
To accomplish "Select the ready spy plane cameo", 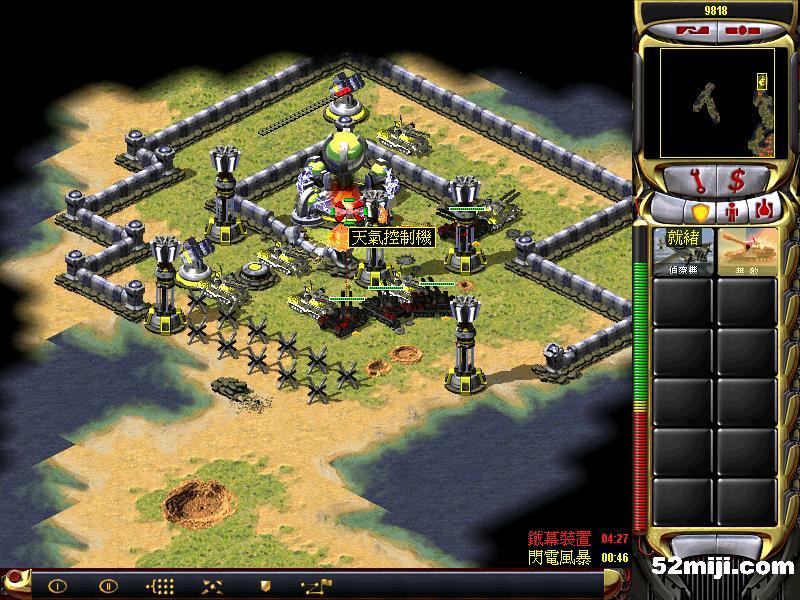I will tap(684, 249).
